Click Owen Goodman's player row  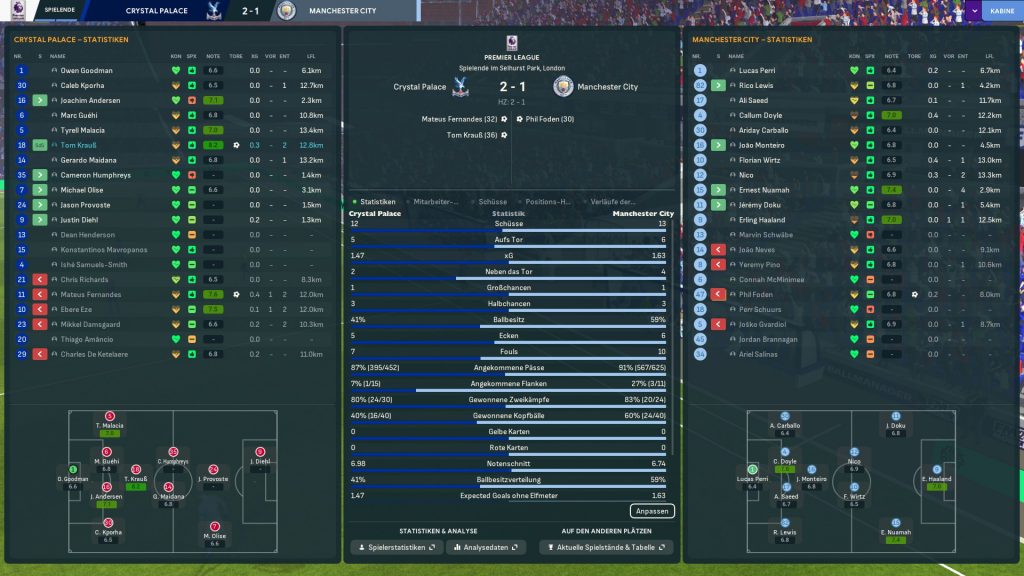point(86,71)
